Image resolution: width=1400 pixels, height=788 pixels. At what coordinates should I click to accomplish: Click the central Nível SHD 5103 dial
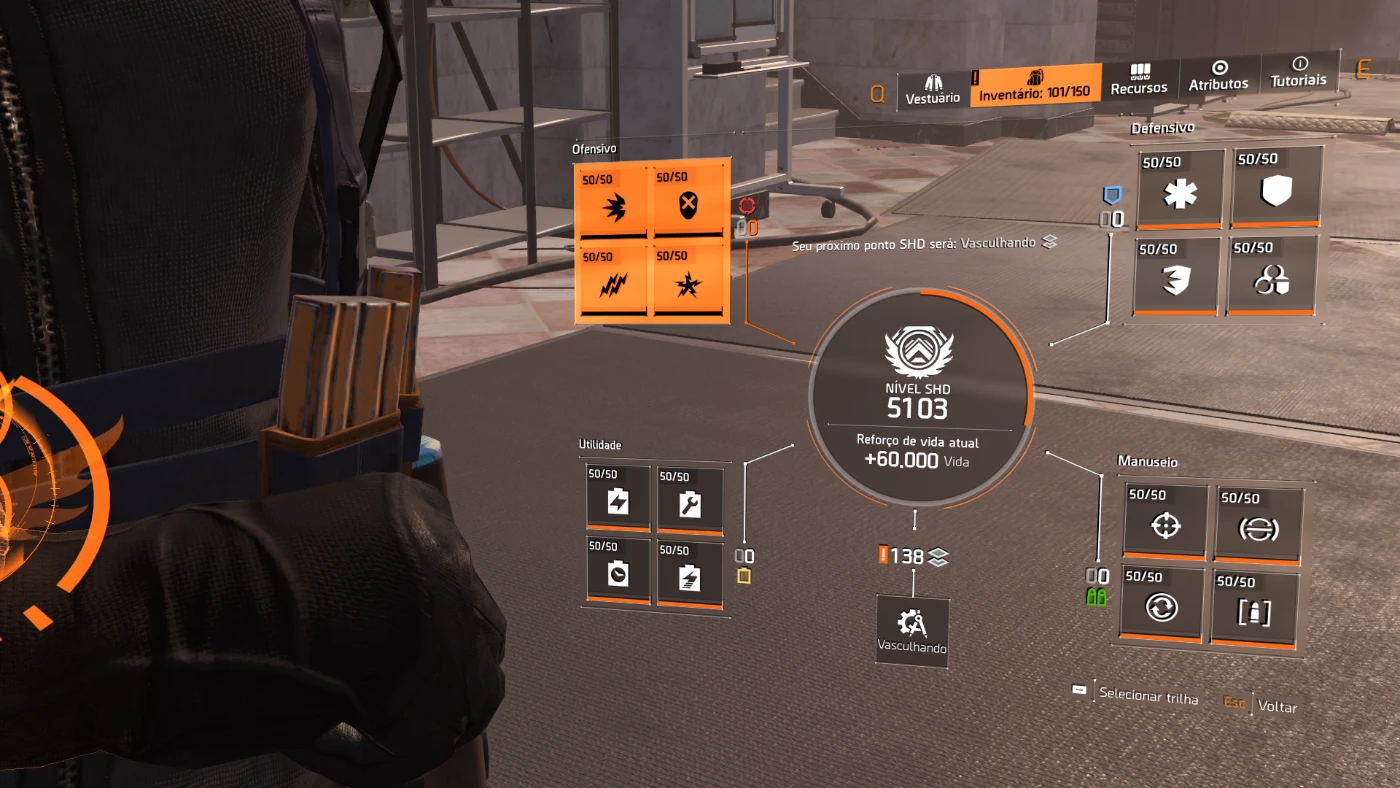[919, 398]
